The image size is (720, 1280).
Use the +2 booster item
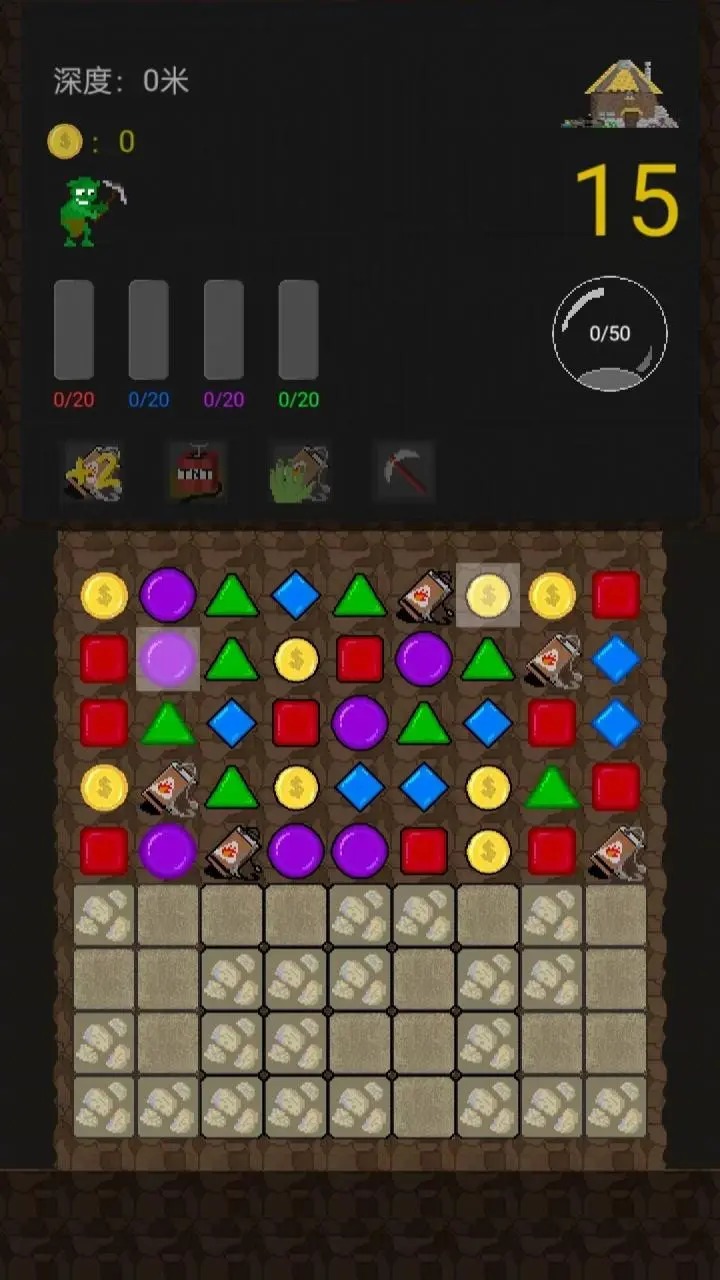[x=93, y=472]
